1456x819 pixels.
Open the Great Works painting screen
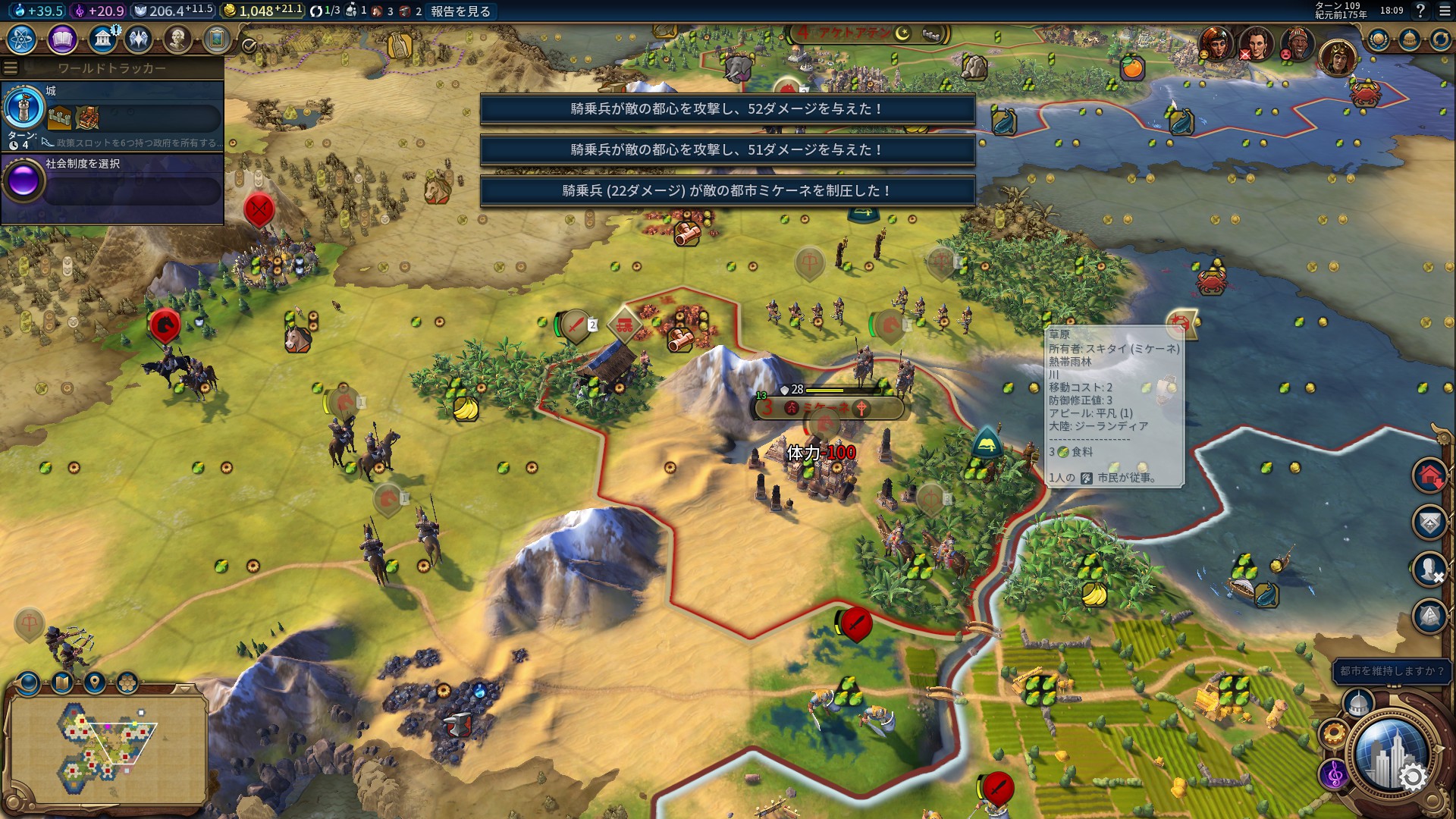217,39
